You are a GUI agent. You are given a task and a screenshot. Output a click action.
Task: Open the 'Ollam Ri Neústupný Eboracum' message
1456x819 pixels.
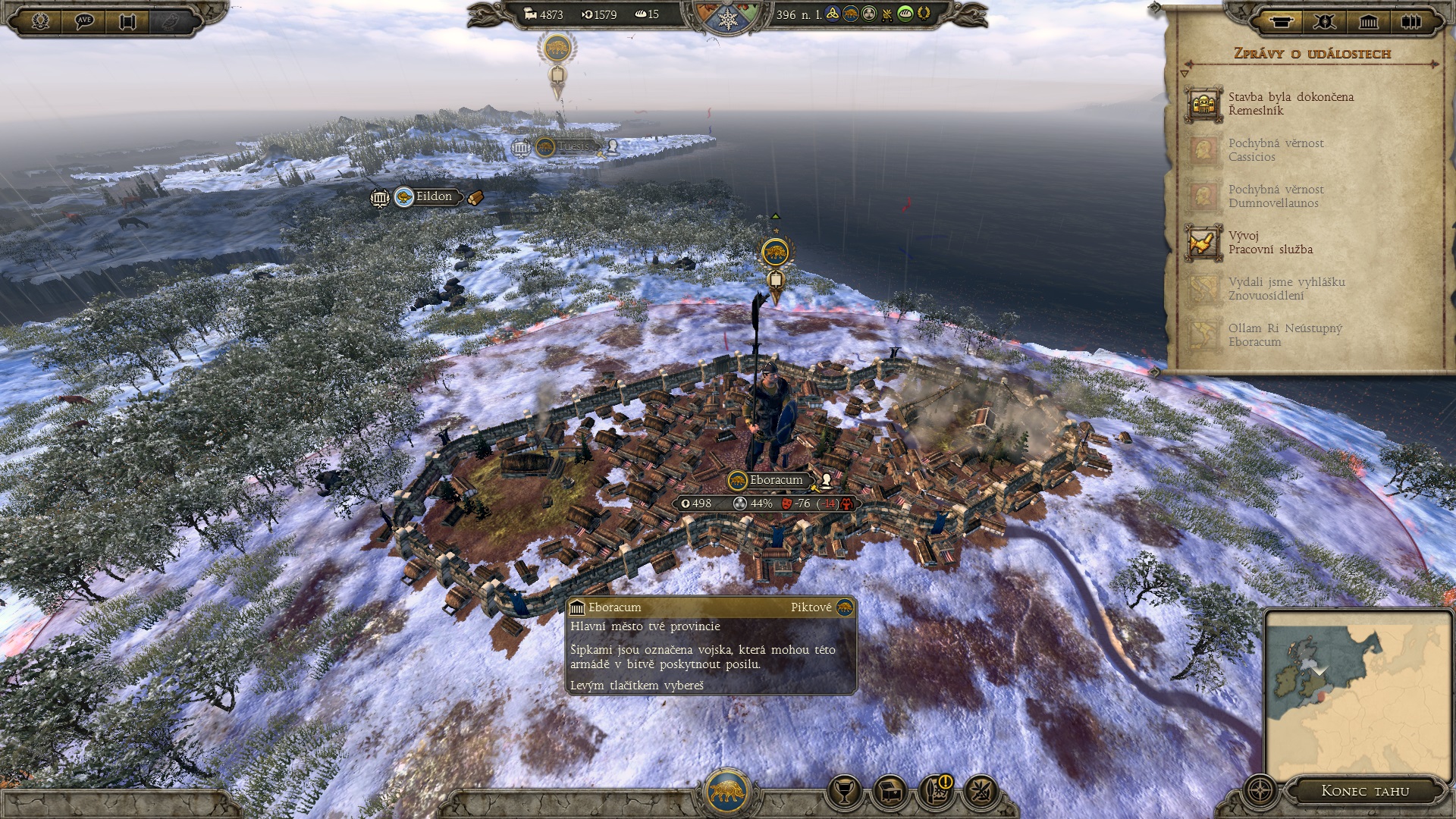coord(1285,335)
